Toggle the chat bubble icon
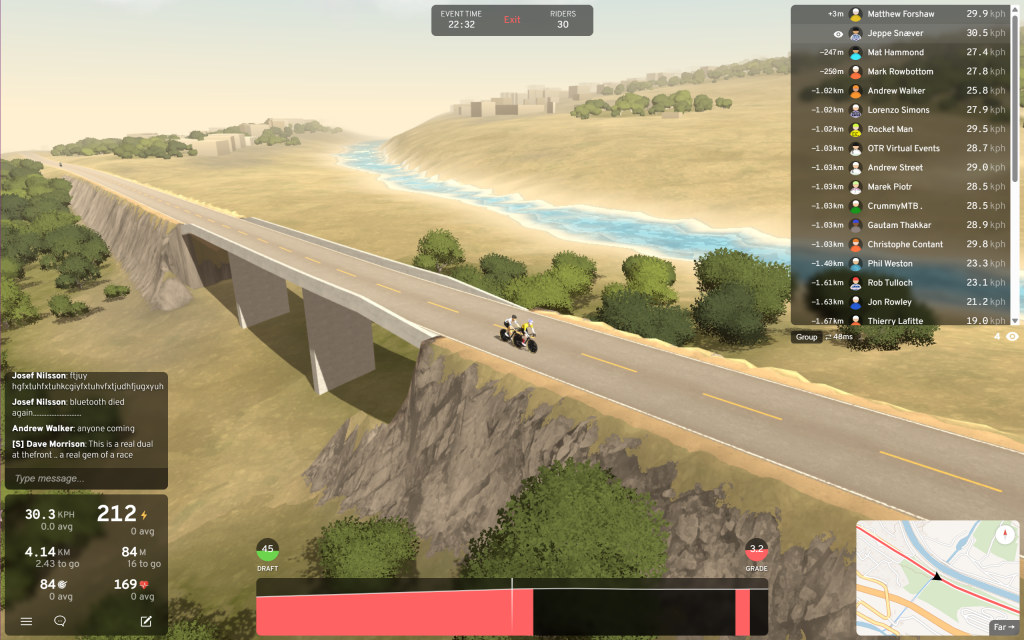Screen dimensions: 1024x640 click(60, 621)
